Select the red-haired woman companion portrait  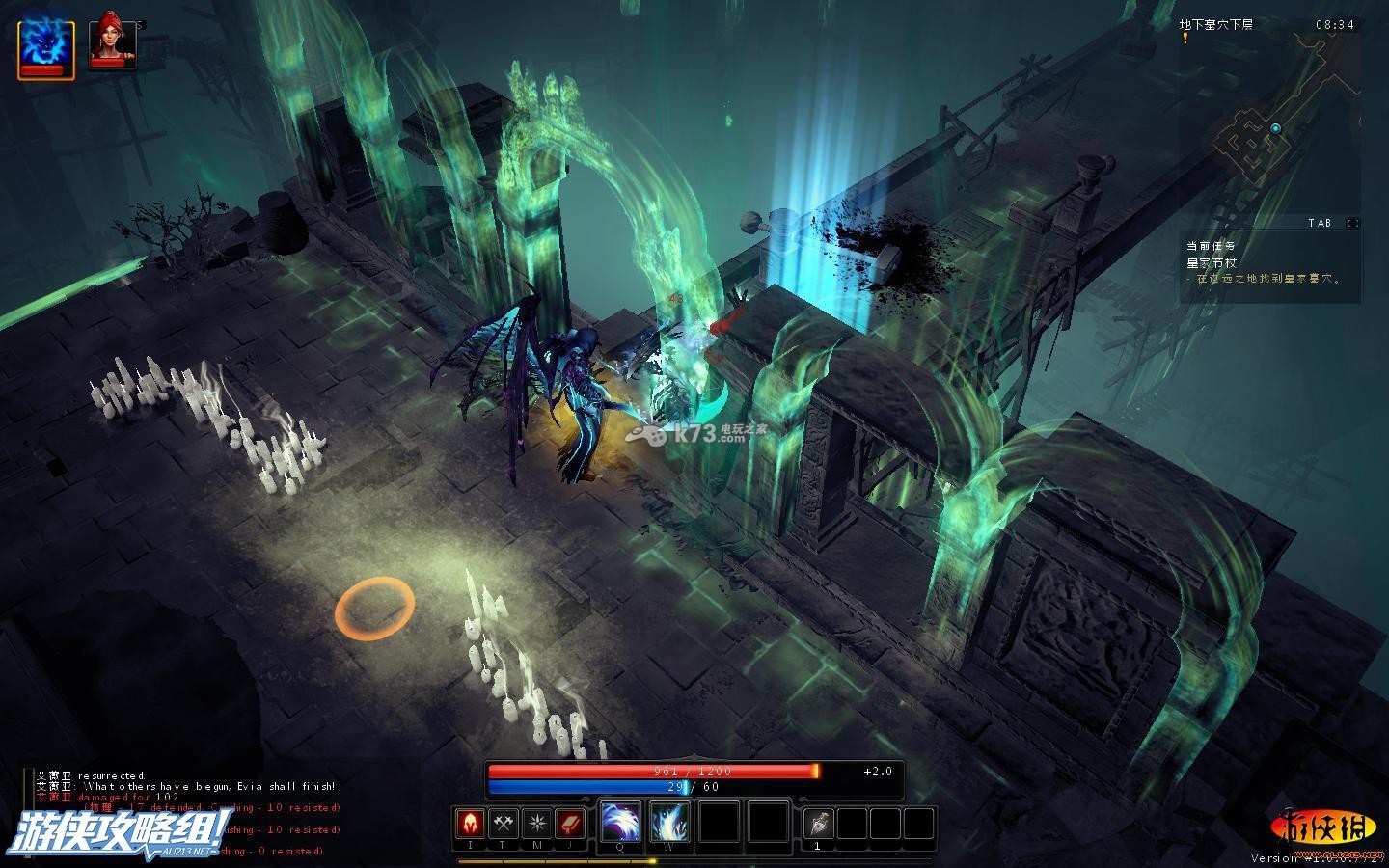point(112,44)
